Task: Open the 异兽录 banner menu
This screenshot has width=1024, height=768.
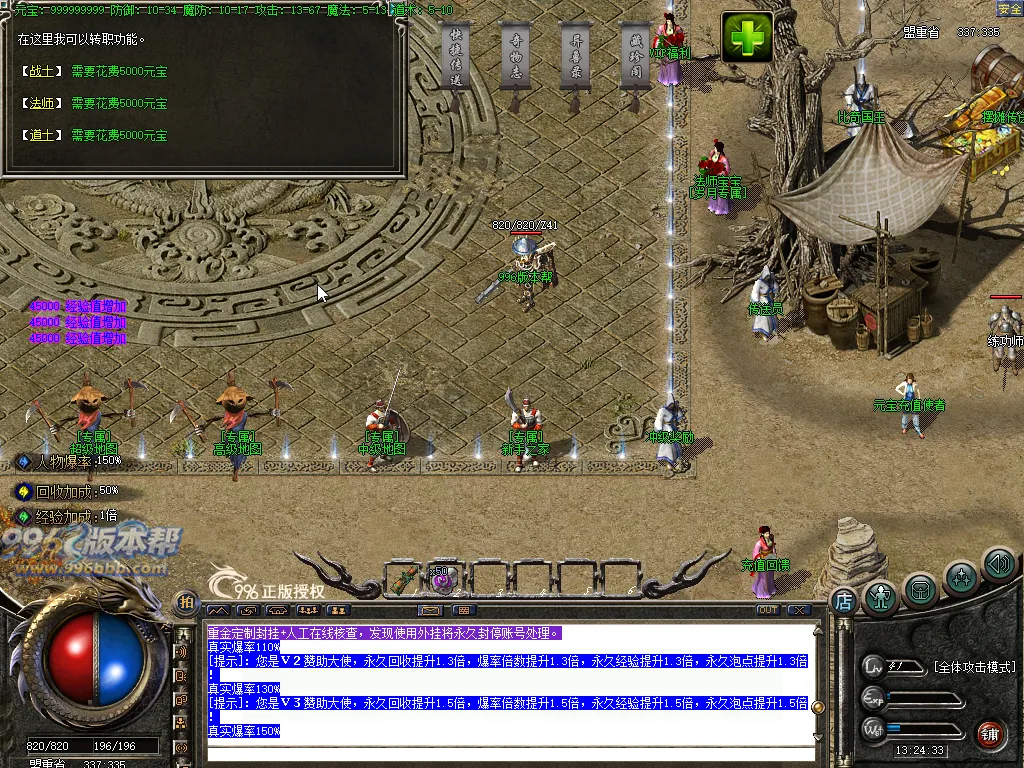Action: tap(575, 56)
